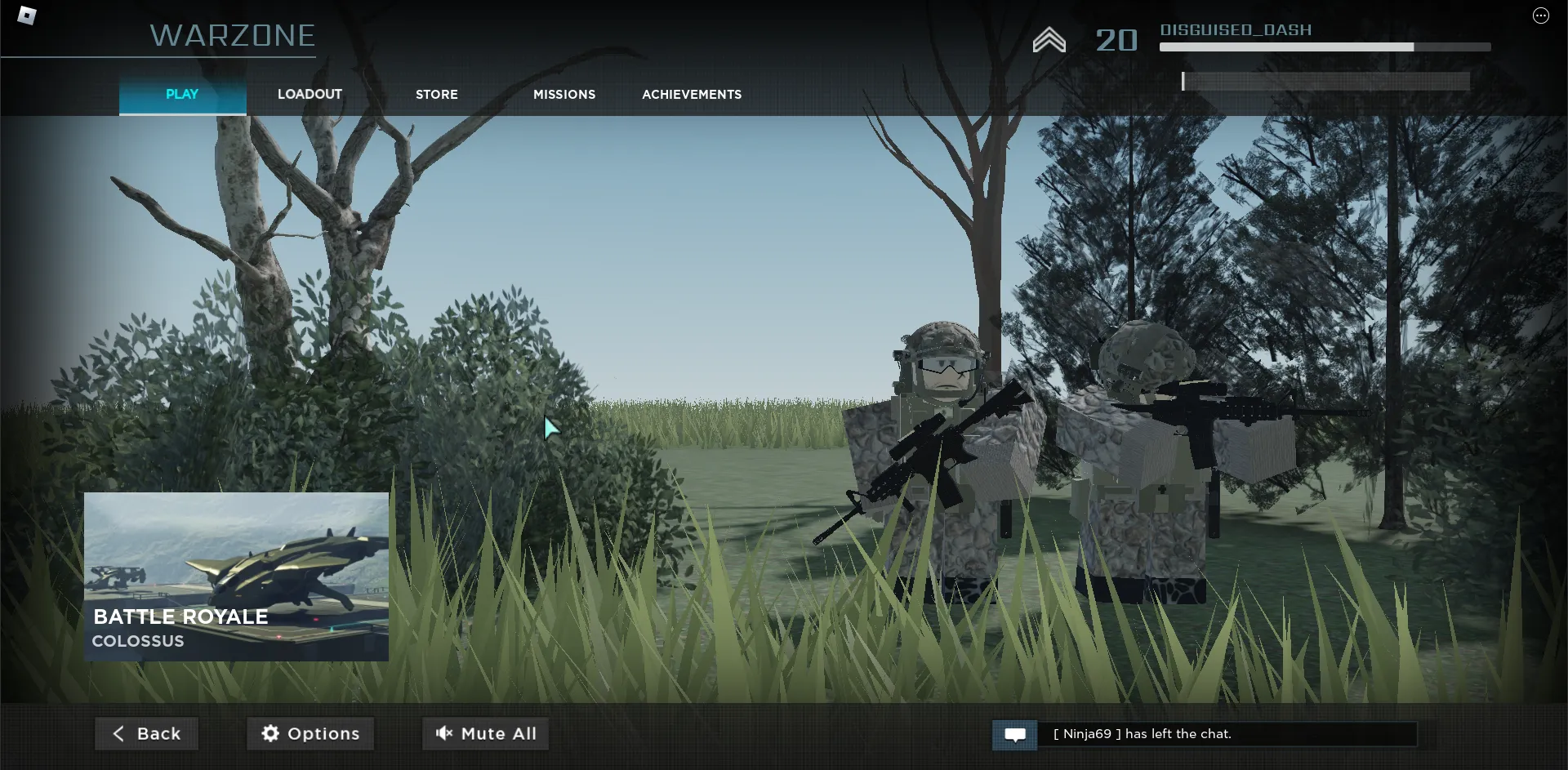1568x770 pixels.
Task: Go to the Store tab
Action: pos(437,95)
